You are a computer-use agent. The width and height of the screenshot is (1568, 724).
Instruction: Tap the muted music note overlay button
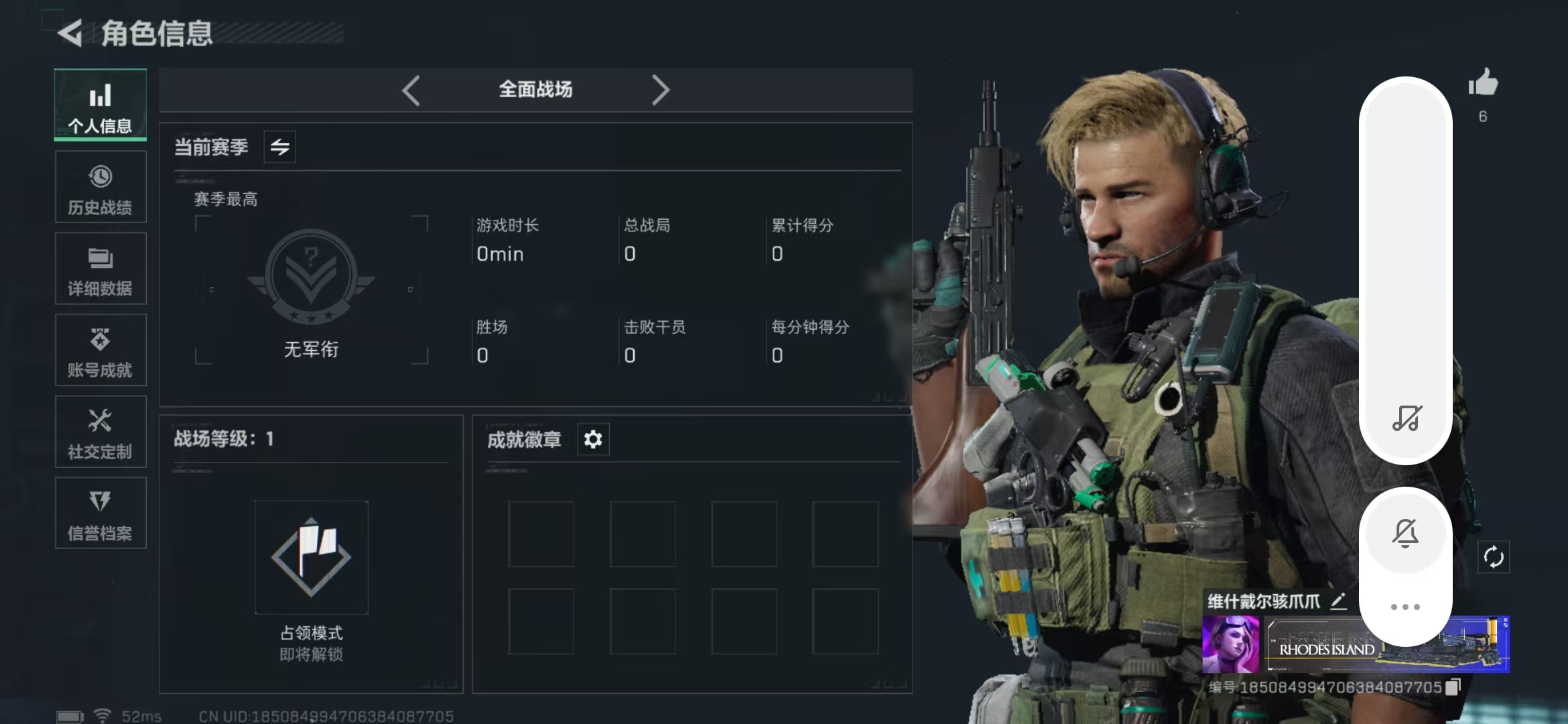(x=1407, y=418)
